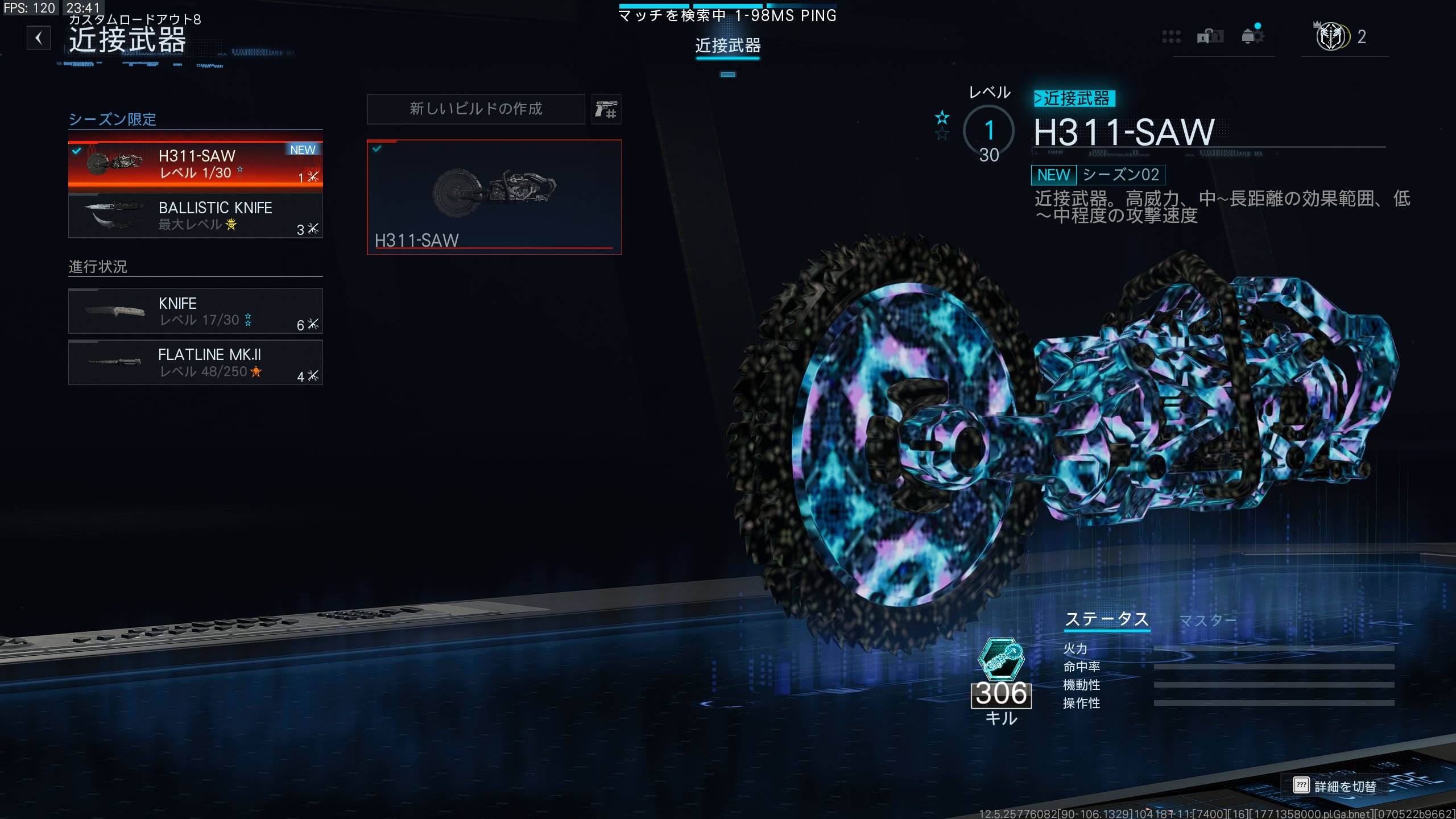Click the 新しいビルドの作成 button
This screenshot has height=819, width=1456.
[x=475, y=109]
